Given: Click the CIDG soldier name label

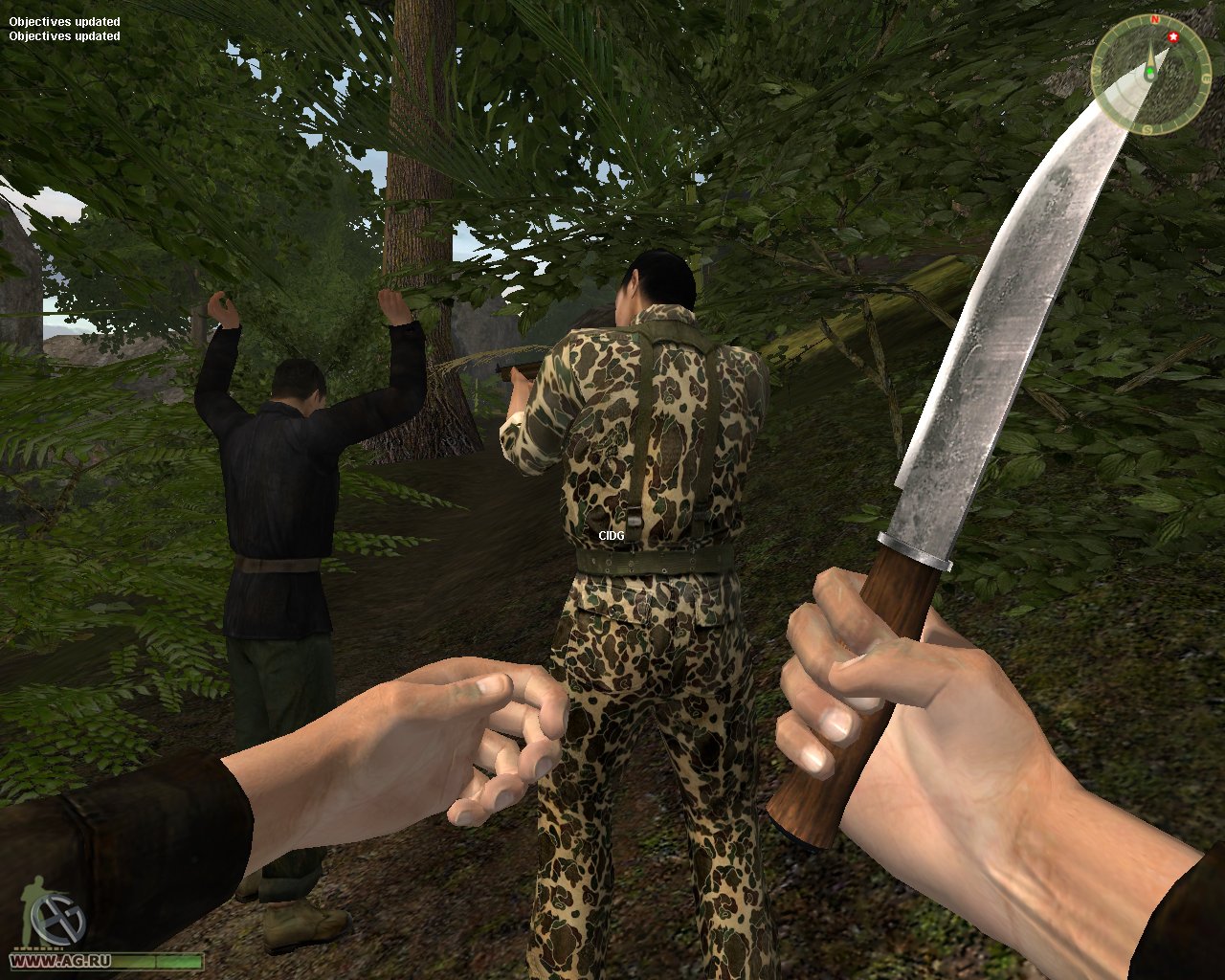Looking at the screenshot, I should pos(610,535).
